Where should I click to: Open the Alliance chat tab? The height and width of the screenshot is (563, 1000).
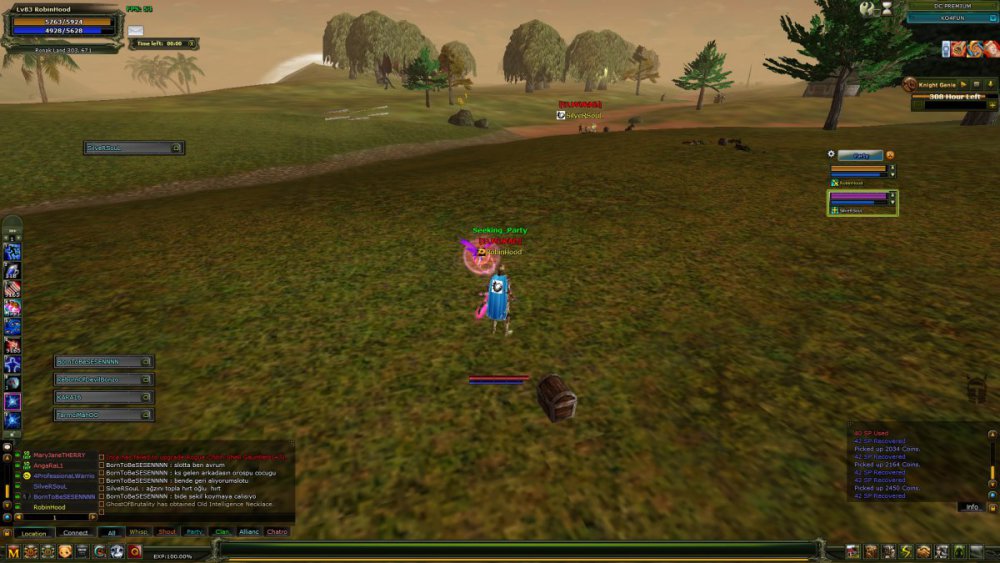pyautogui.click(x=249, y=532)
